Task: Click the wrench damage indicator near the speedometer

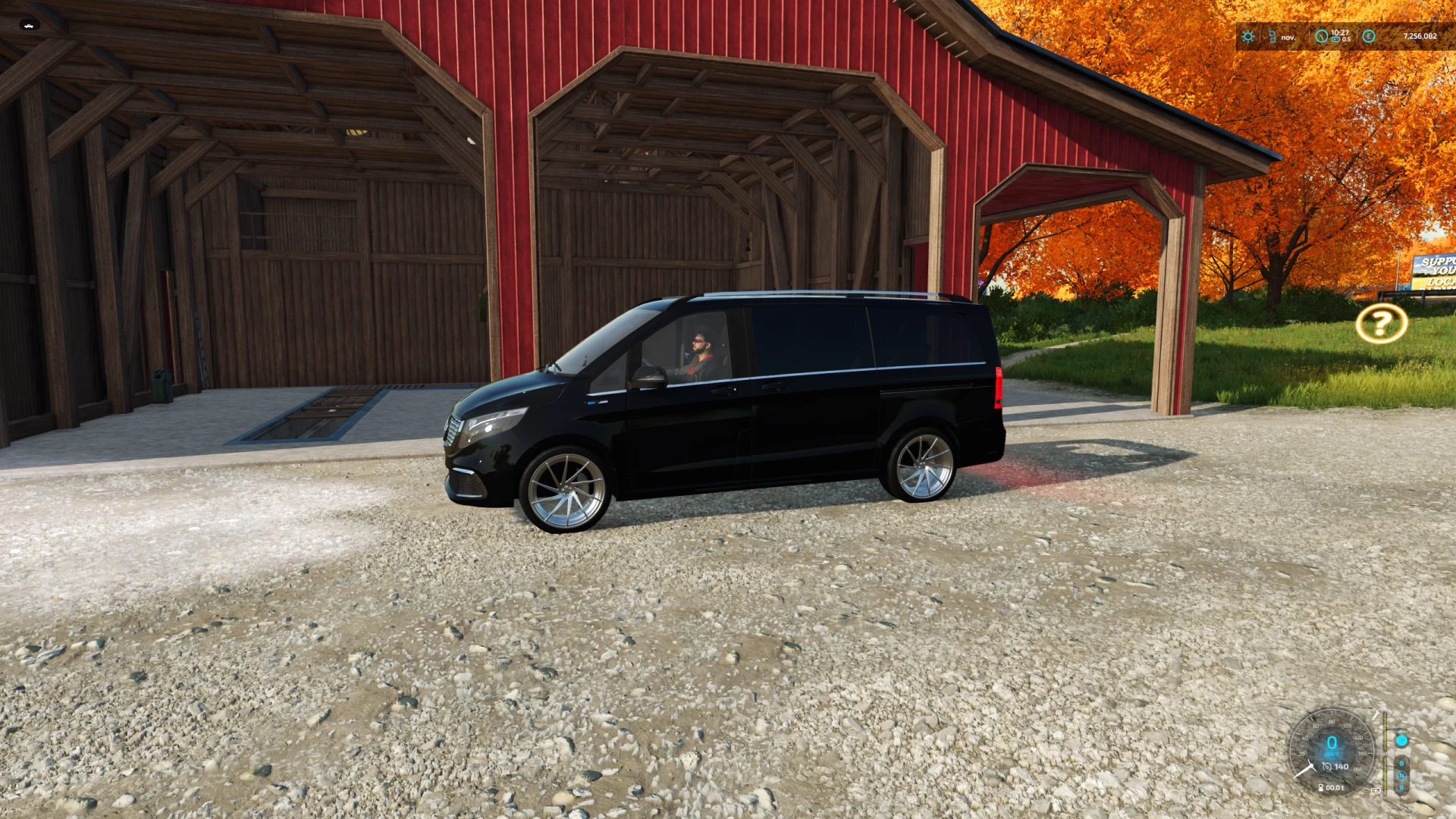Action: point(1377,715)
